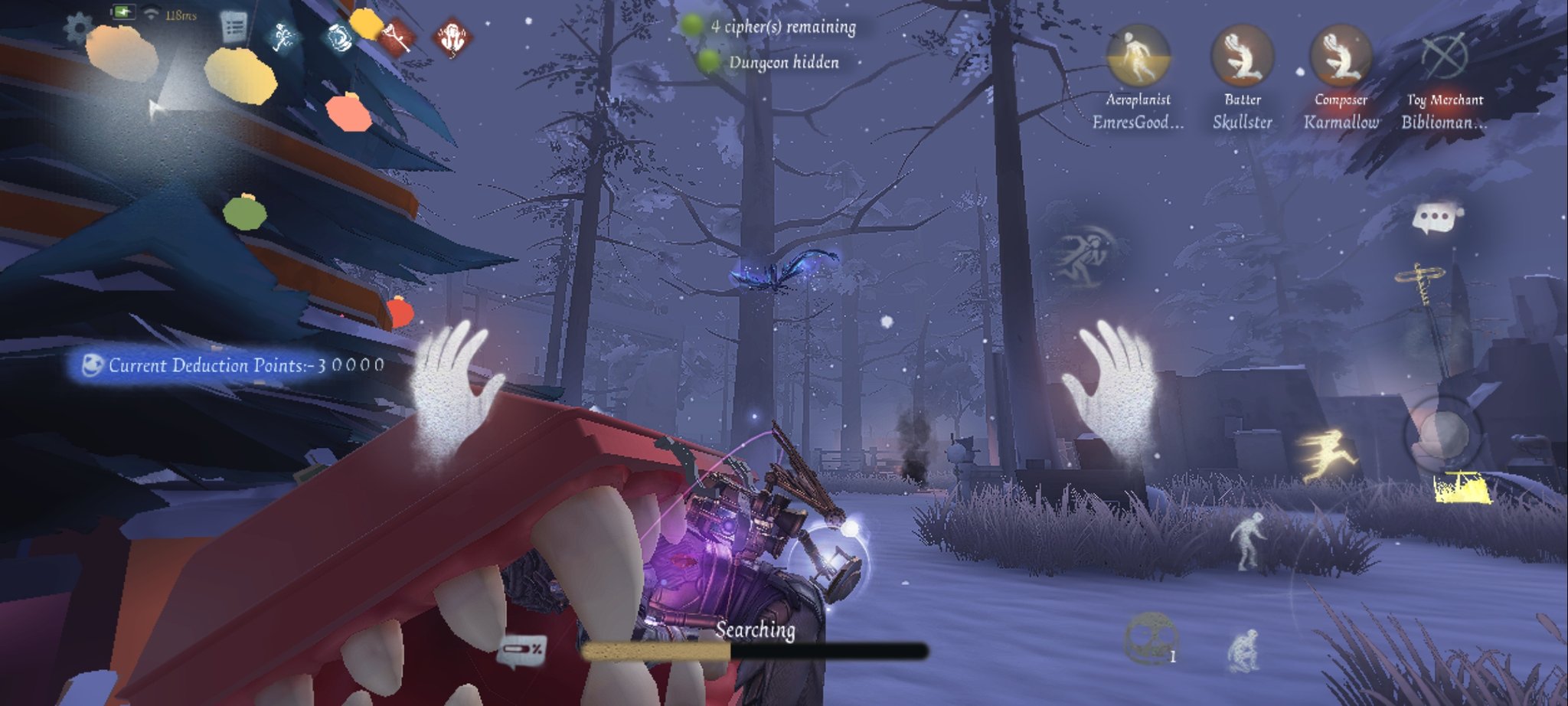
Task: Select the Batter teammate portrait
Action: coord(1242,56)
